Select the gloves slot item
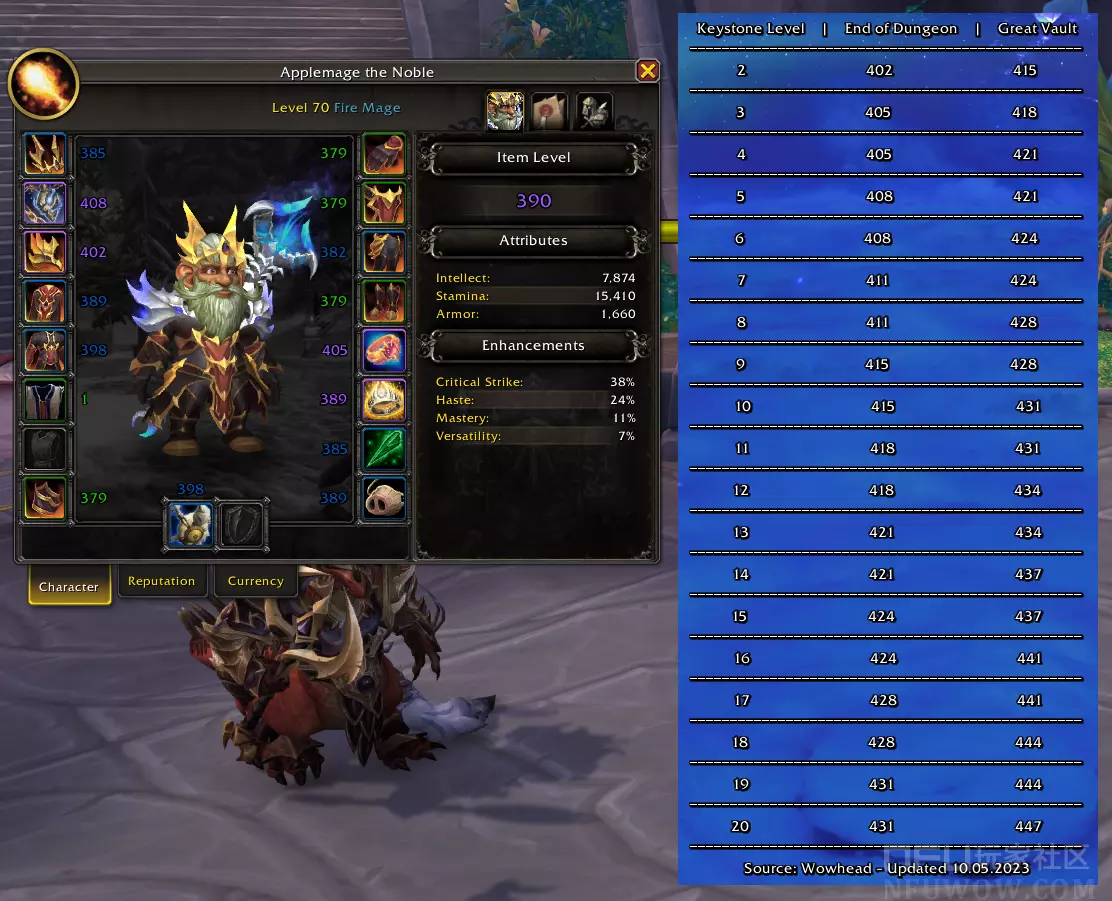Screen dimensions: 1112x901 (x=384, y=154)
